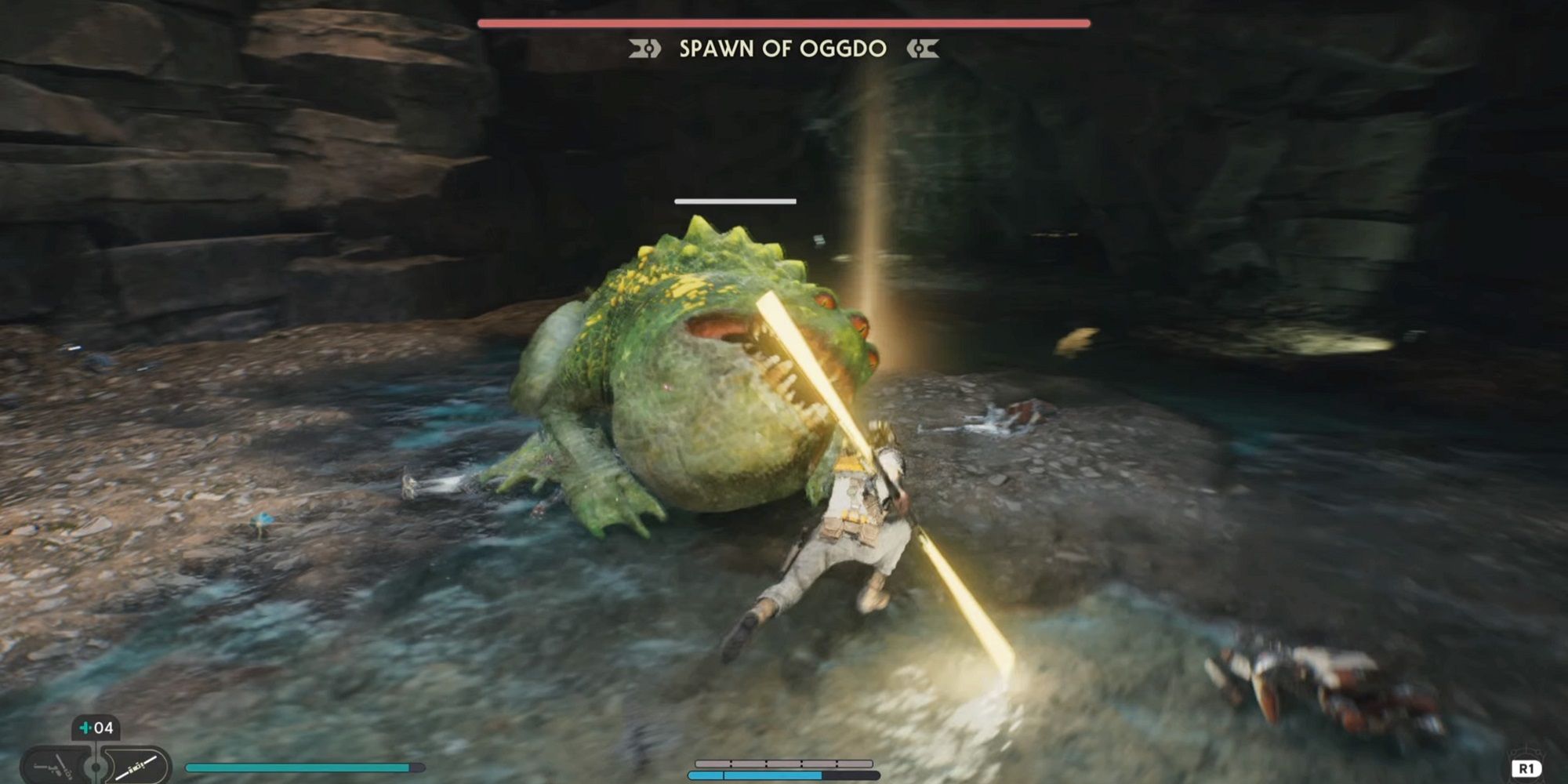The height and width of the screenshot is (784, 1568).
Task: Click the teal stim canister plus icon
Action: click(x=86, y=727)
